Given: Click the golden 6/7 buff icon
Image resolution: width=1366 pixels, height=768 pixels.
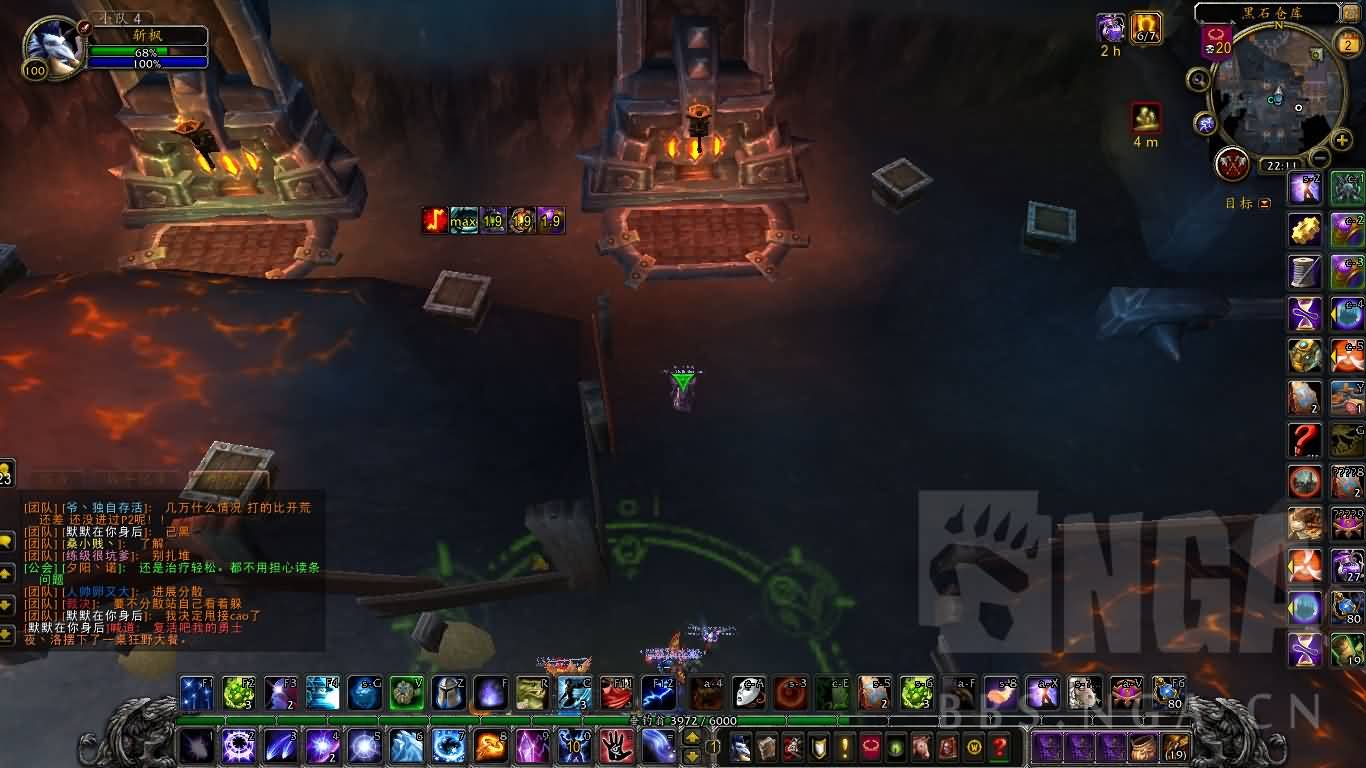Looking at the screenshot, I should coord(1145,28).
